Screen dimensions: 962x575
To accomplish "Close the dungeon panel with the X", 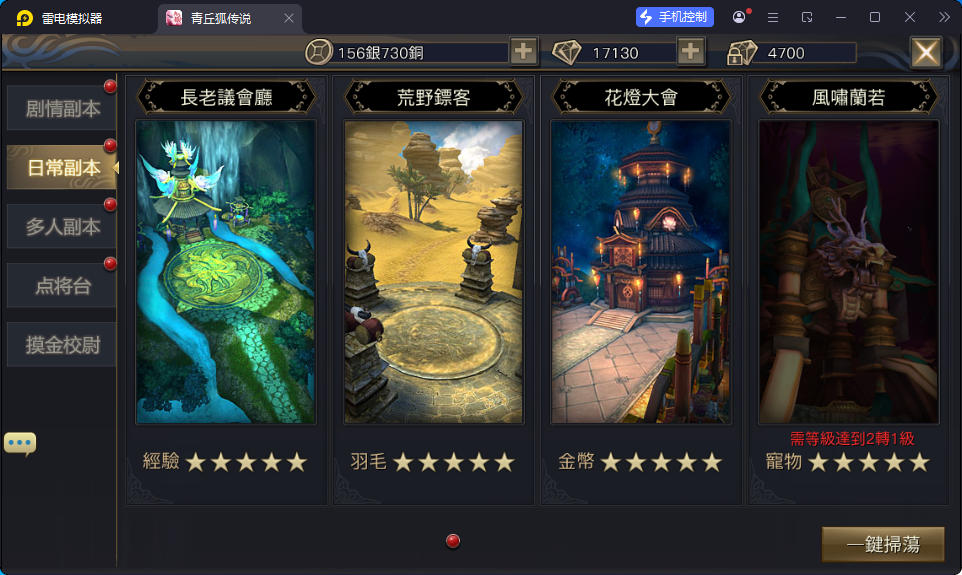I will [x=926, y=52].
